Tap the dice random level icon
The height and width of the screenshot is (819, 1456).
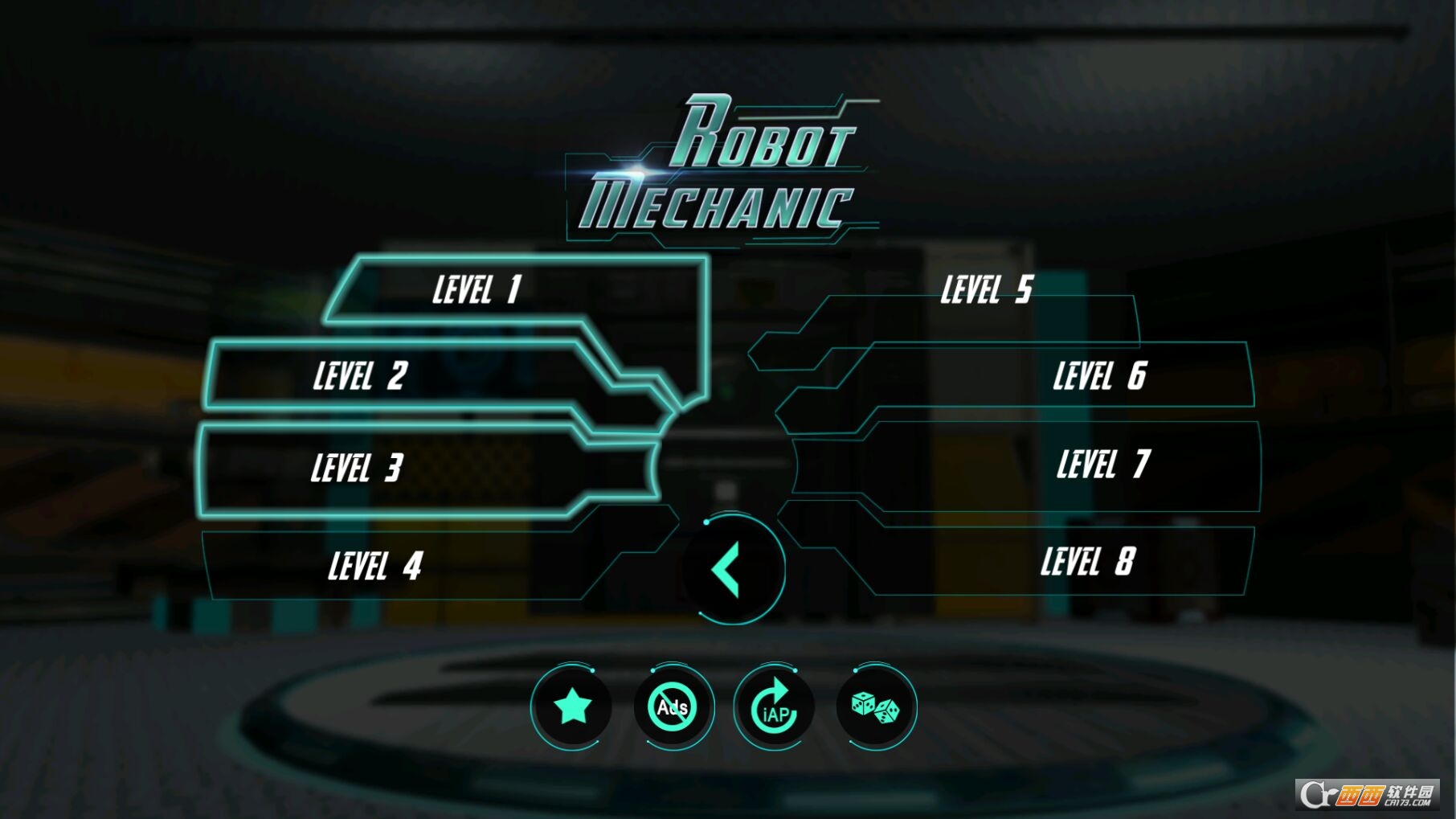(x=875, y=708)
